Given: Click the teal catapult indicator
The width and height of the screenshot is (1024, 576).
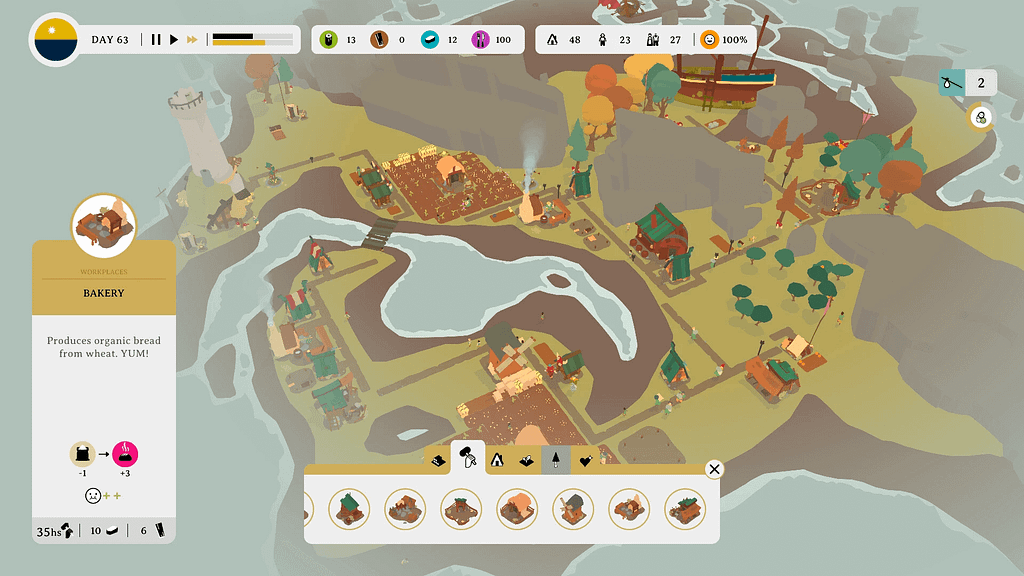Looking at the screenshot, I should click(952, 83).
